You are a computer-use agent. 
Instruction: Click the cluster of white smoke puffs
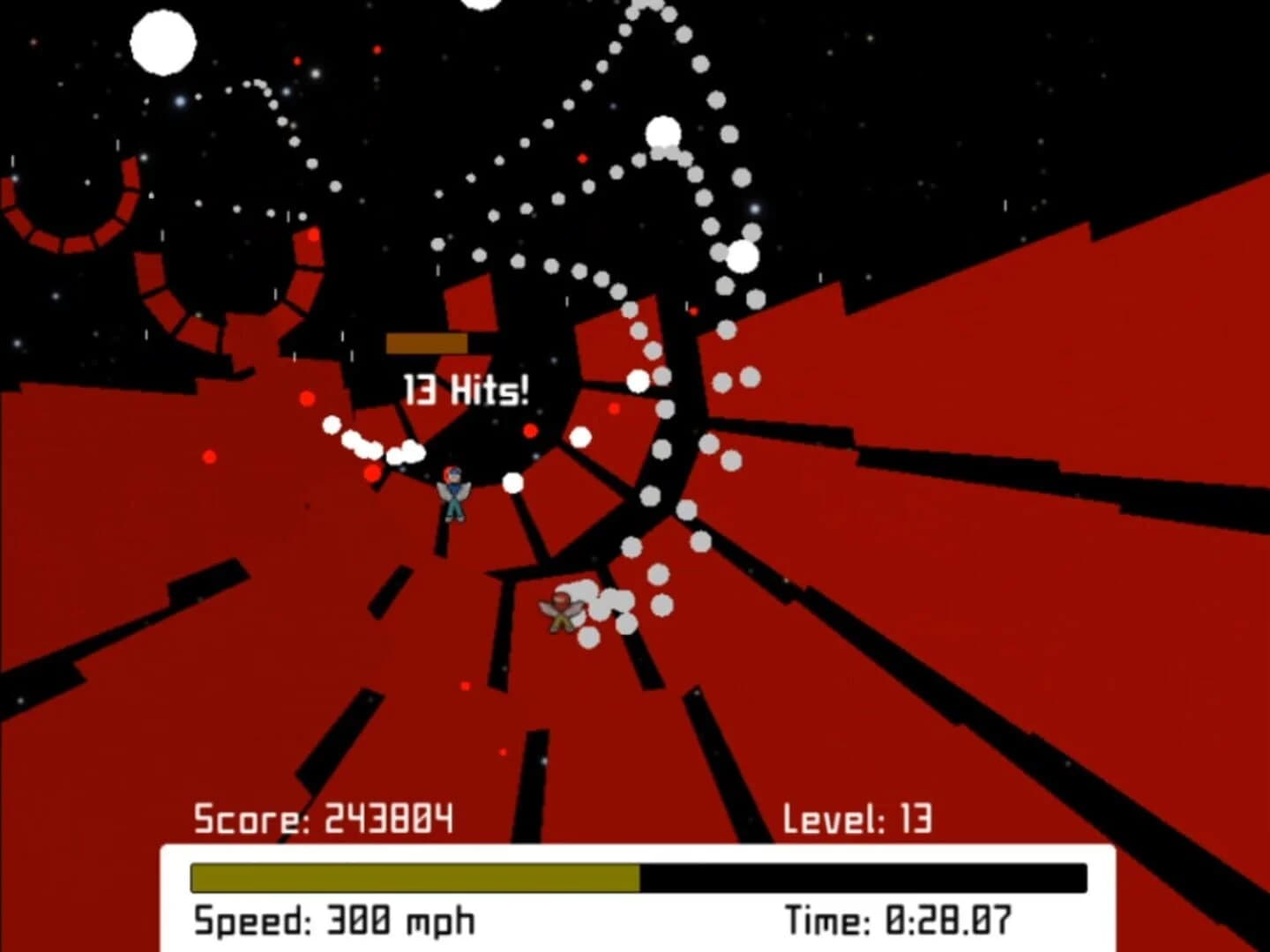point(600,599)
